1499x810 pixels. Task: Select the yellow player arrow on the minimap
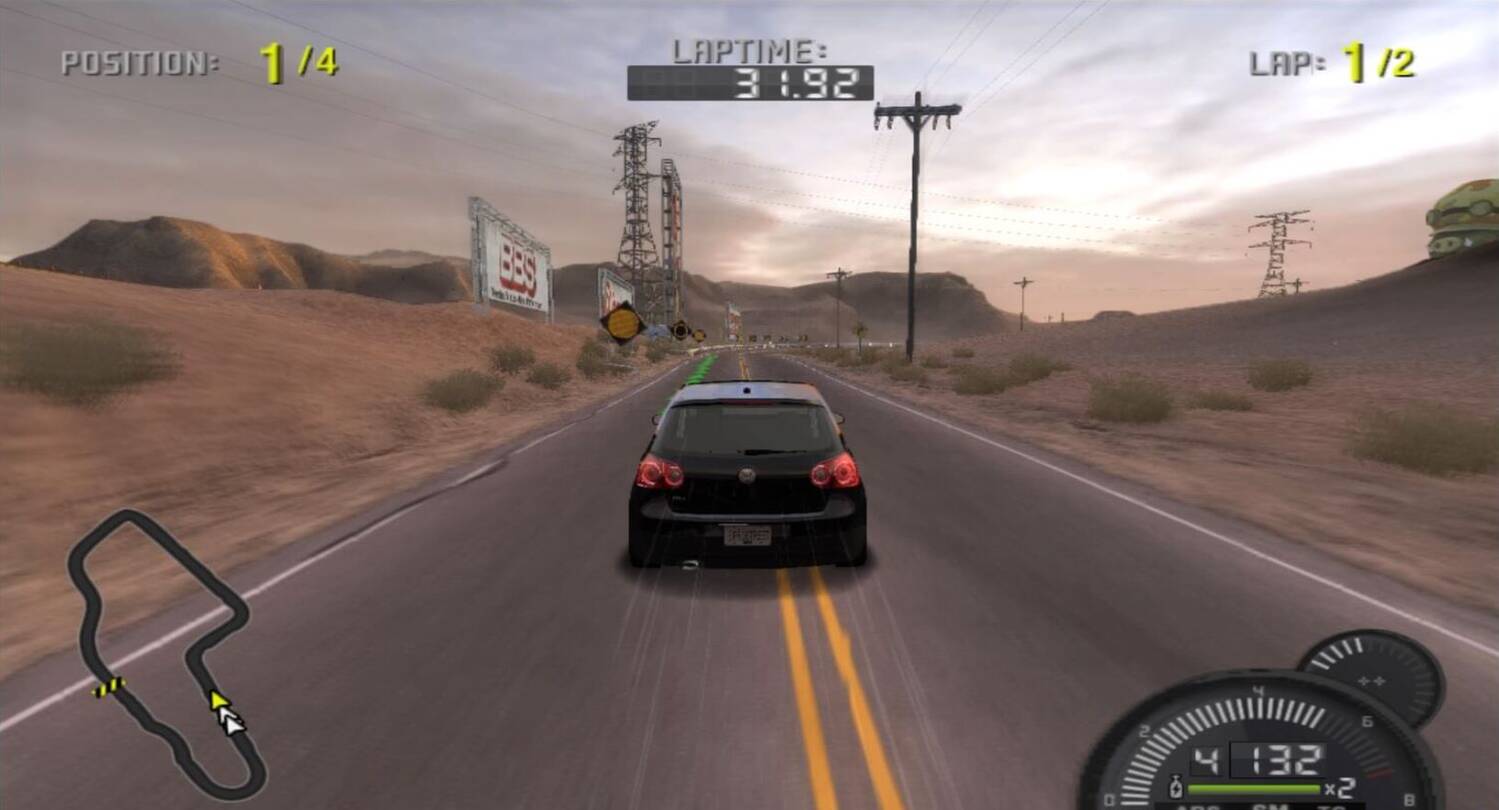point(217,700)
